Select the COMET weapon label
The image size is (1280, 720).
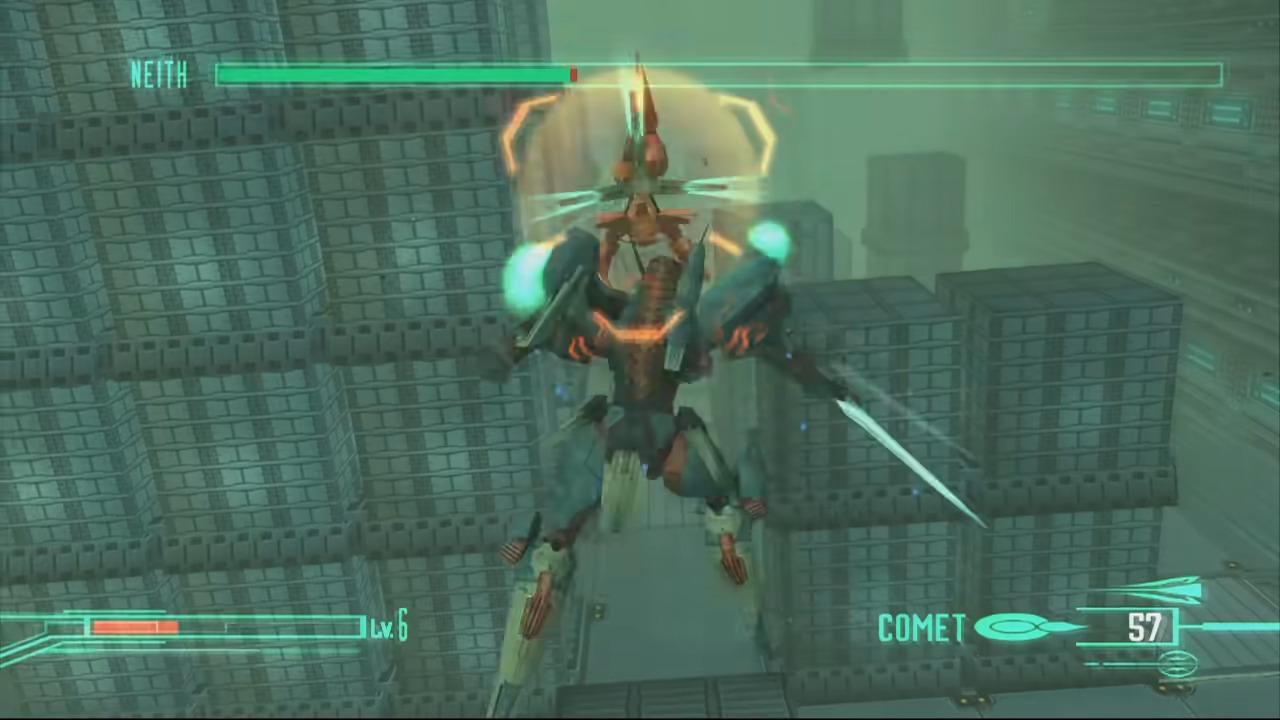(919, 628)
